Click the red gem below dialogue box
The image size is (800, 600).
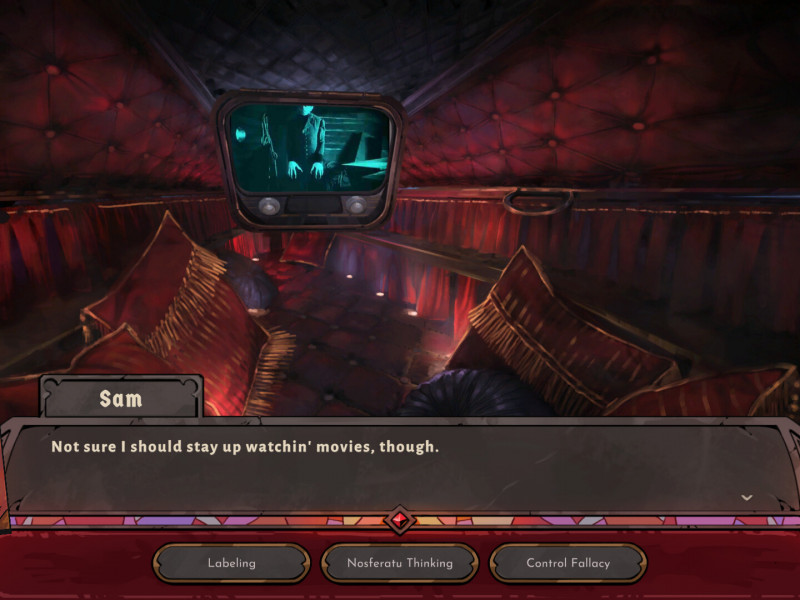tap(400, 520)
